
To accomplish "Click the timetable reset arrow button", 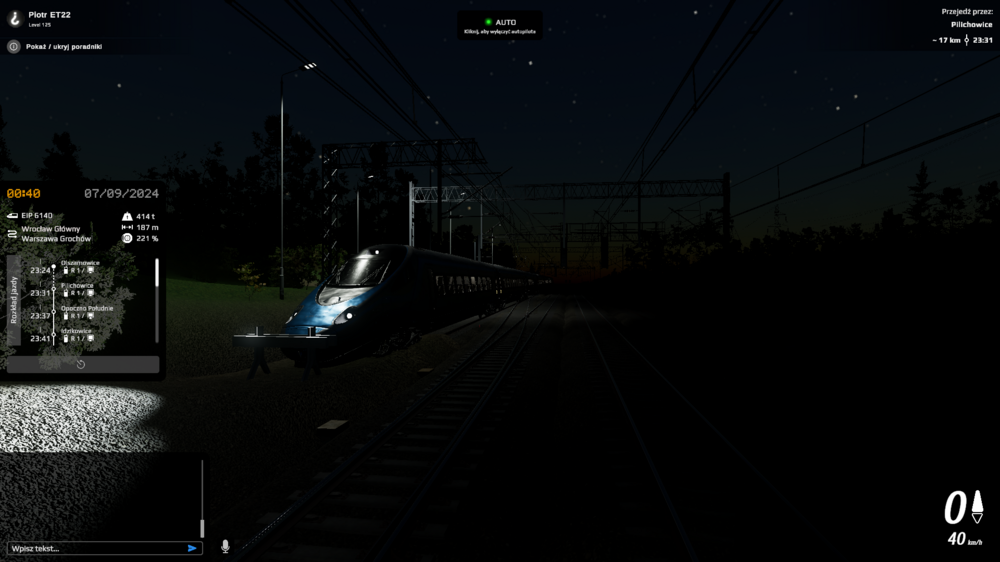I will pos(81,364).
